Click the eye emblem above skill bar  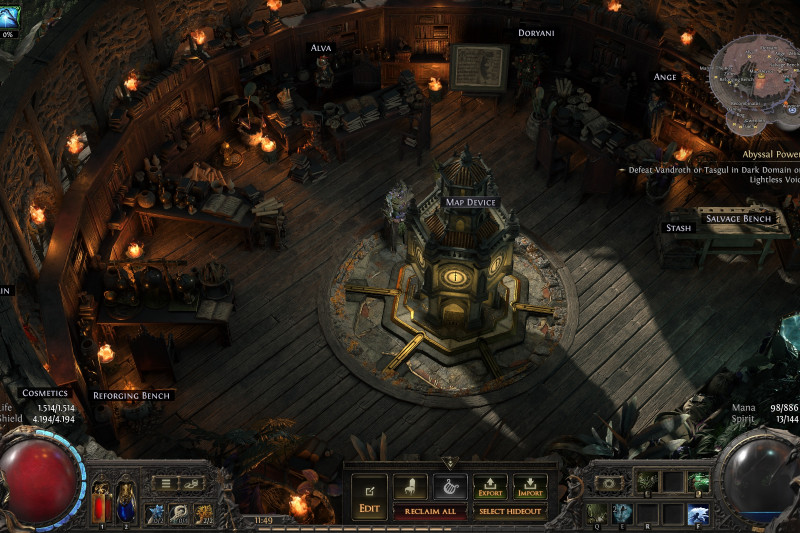coord(610,483)
